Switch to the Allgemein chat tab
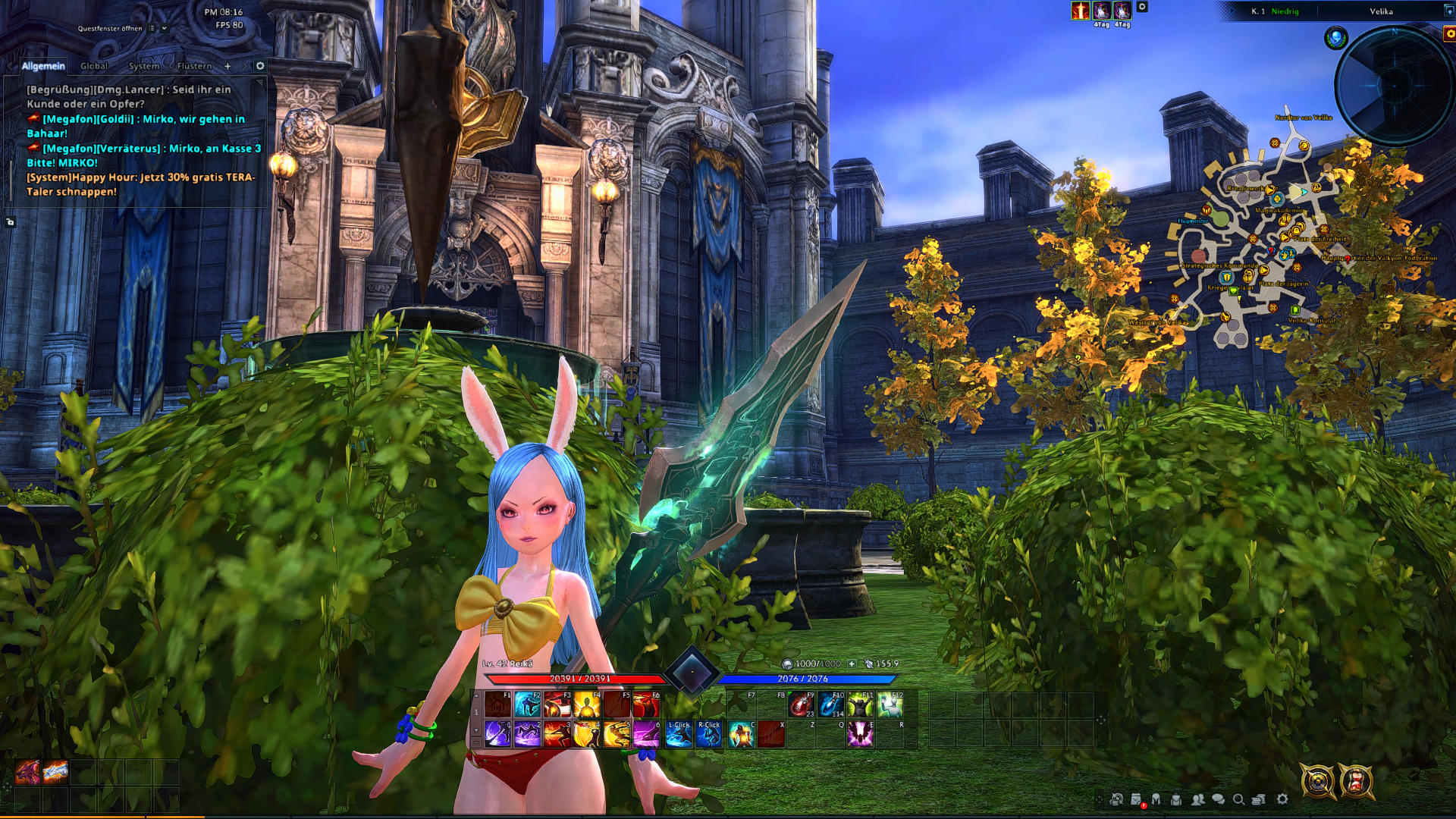Viewport: 1456px width, 819px height. tap(43, 66)
